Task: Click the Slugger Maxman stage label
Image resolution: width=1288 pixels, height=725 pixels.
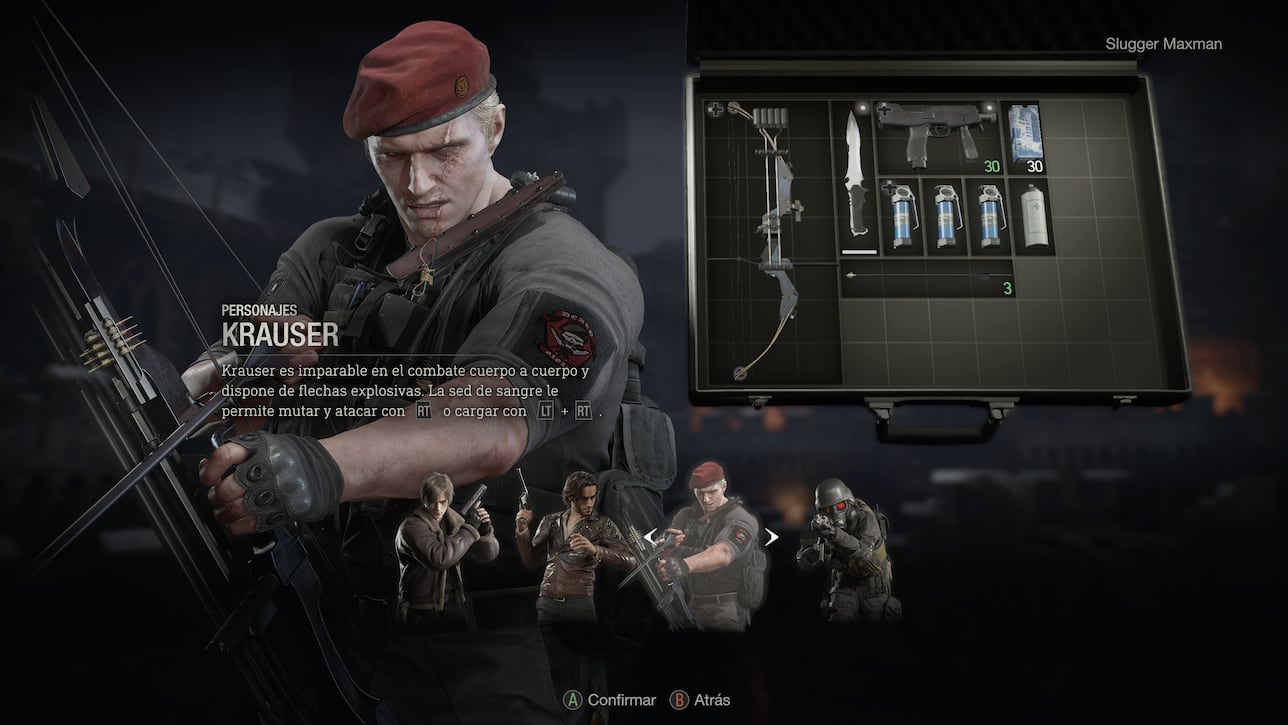Action: click(x=1164, y=43)
